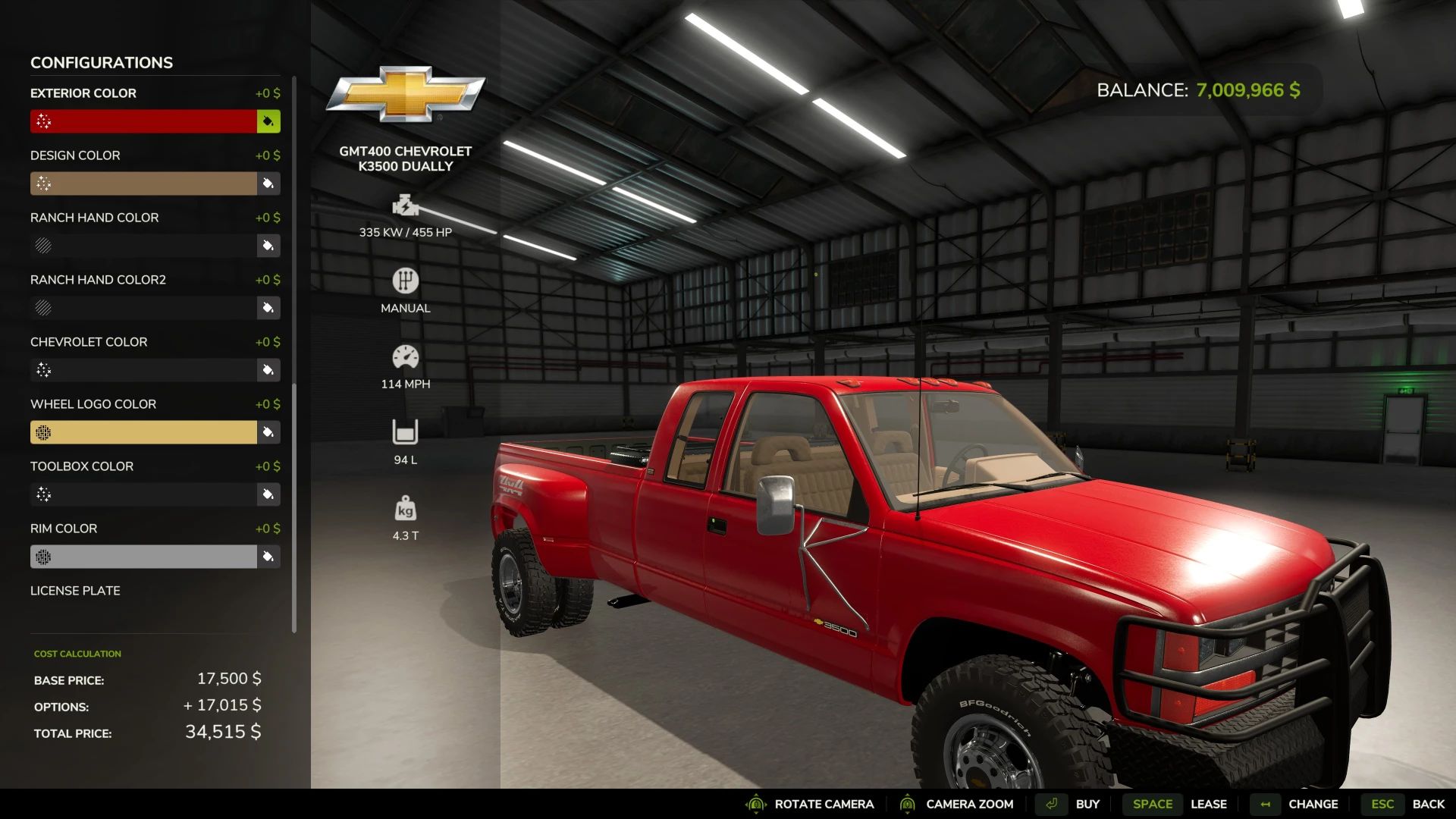Select the Ranch Hand Color bar
The image size is (1456, 819).
pos(143,246)
